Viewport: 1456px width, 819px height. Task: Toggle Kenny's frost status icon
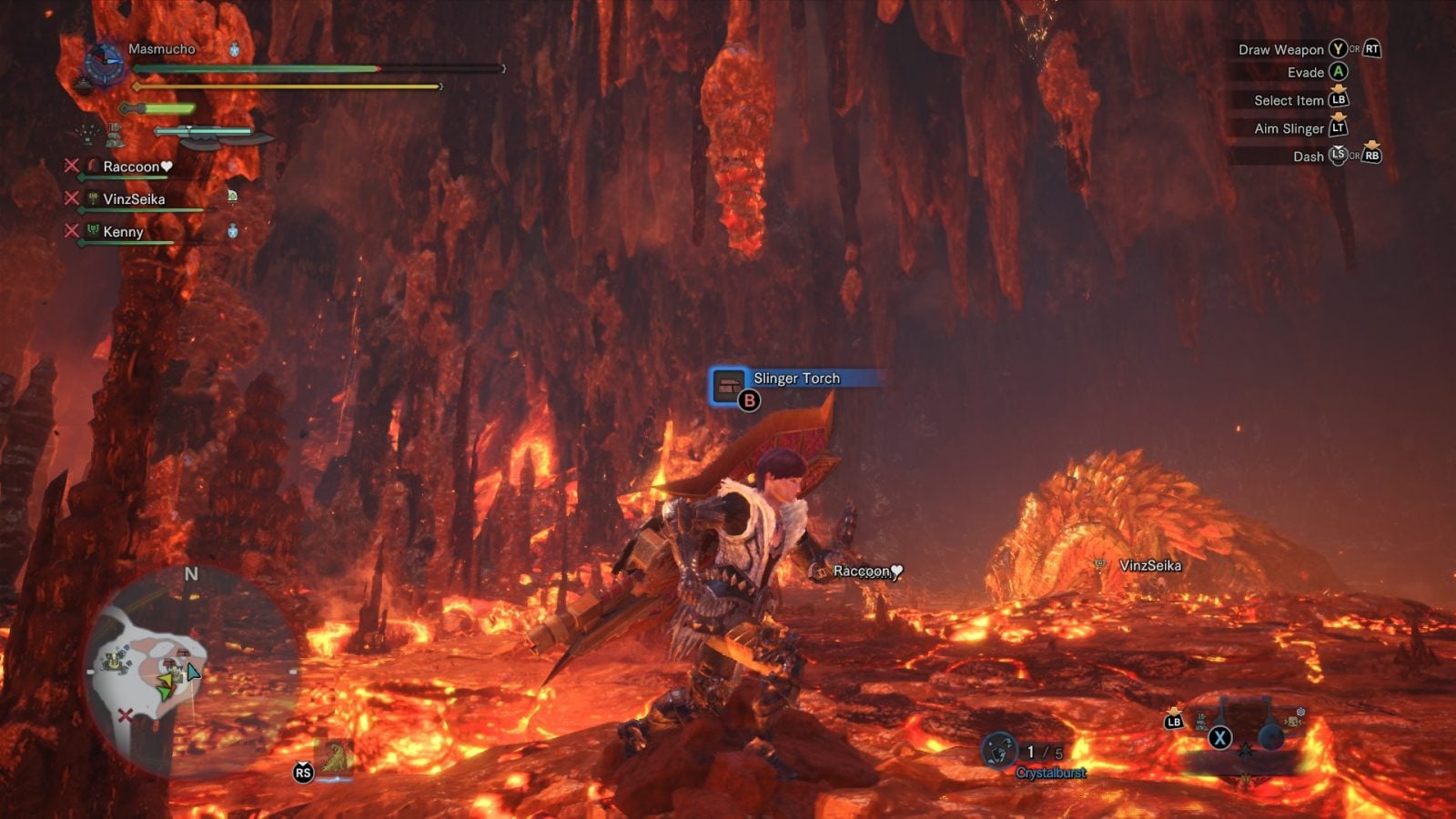pyautogui.click(x=233, y=230)
